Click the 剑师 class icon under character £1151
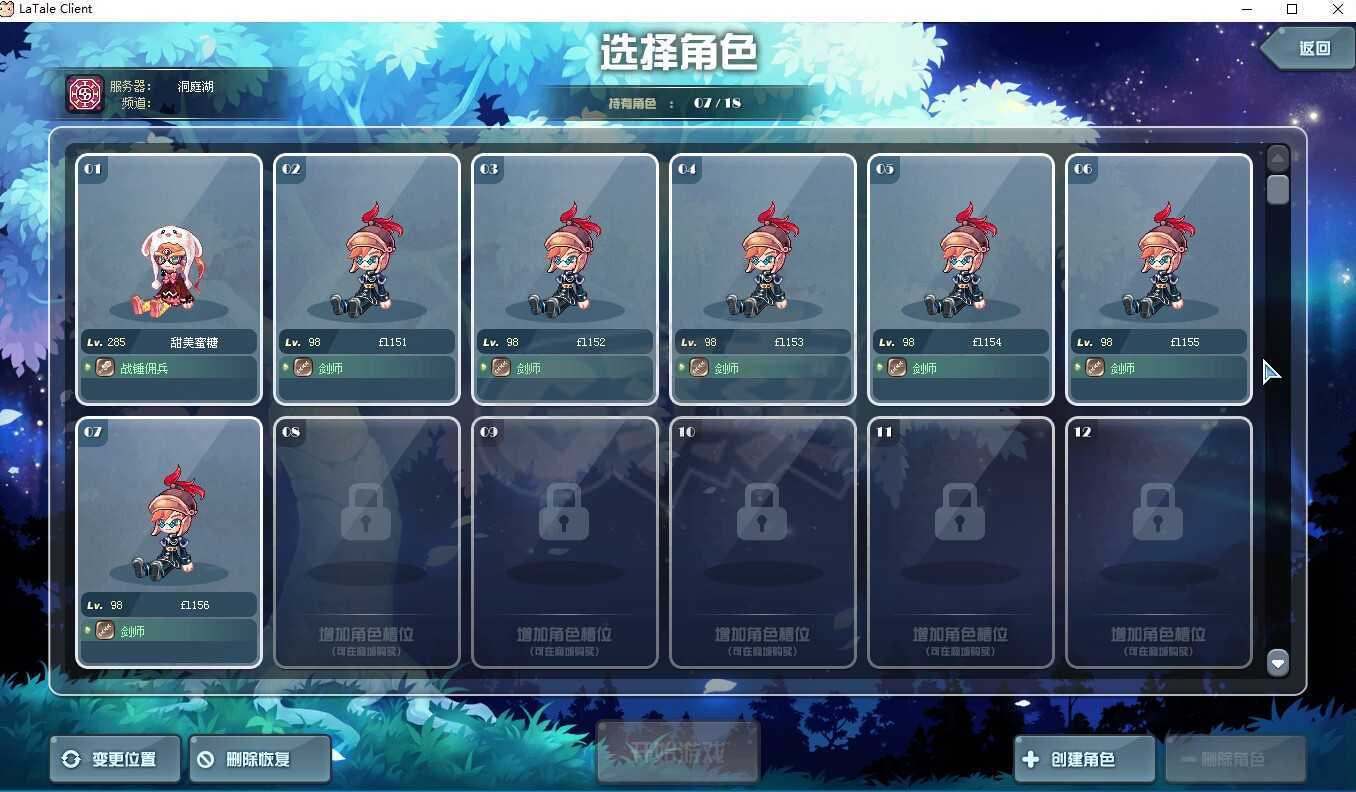The width and height of the screenshot is (1356, 792). tap(303, 367)
